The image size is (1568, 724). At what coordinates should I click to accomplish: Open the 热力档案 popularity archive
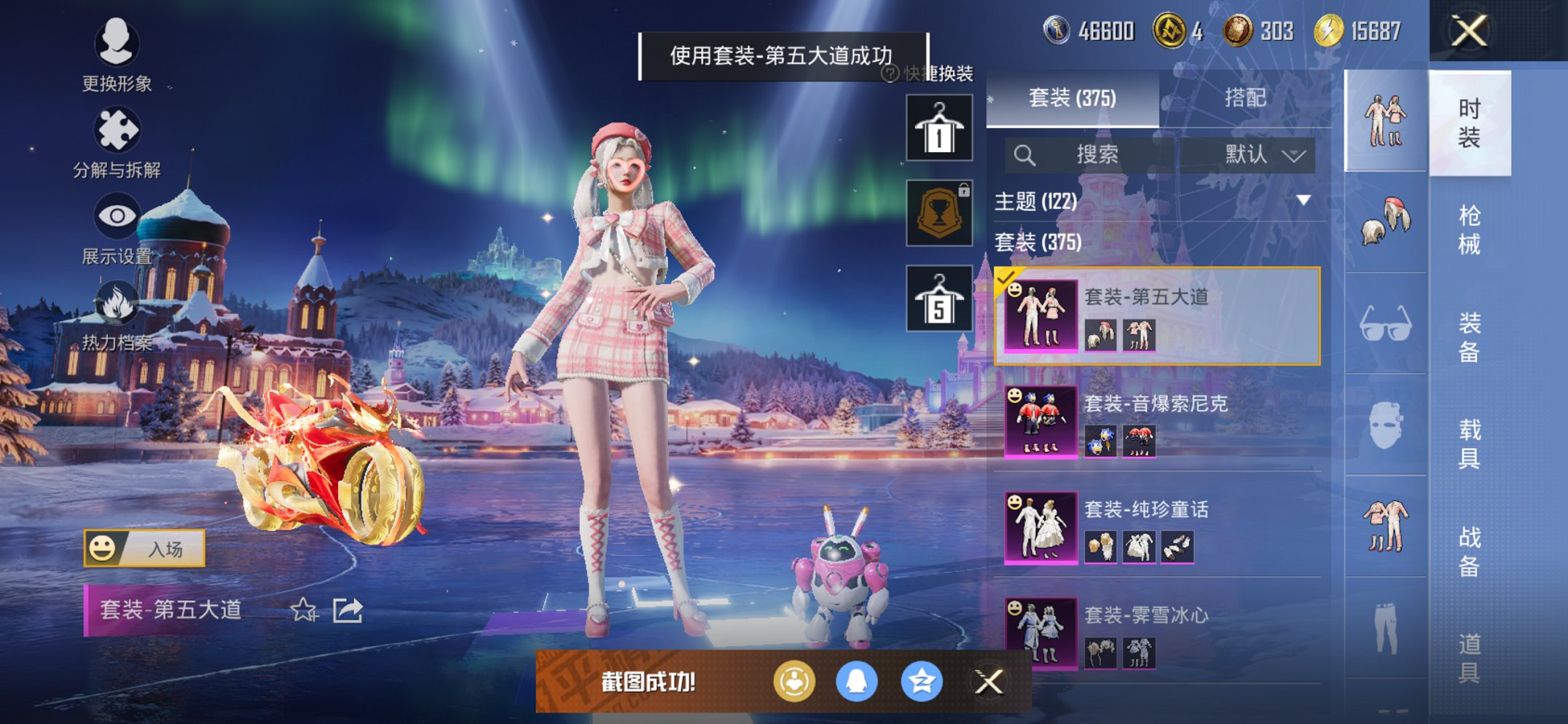pos(117,317)
